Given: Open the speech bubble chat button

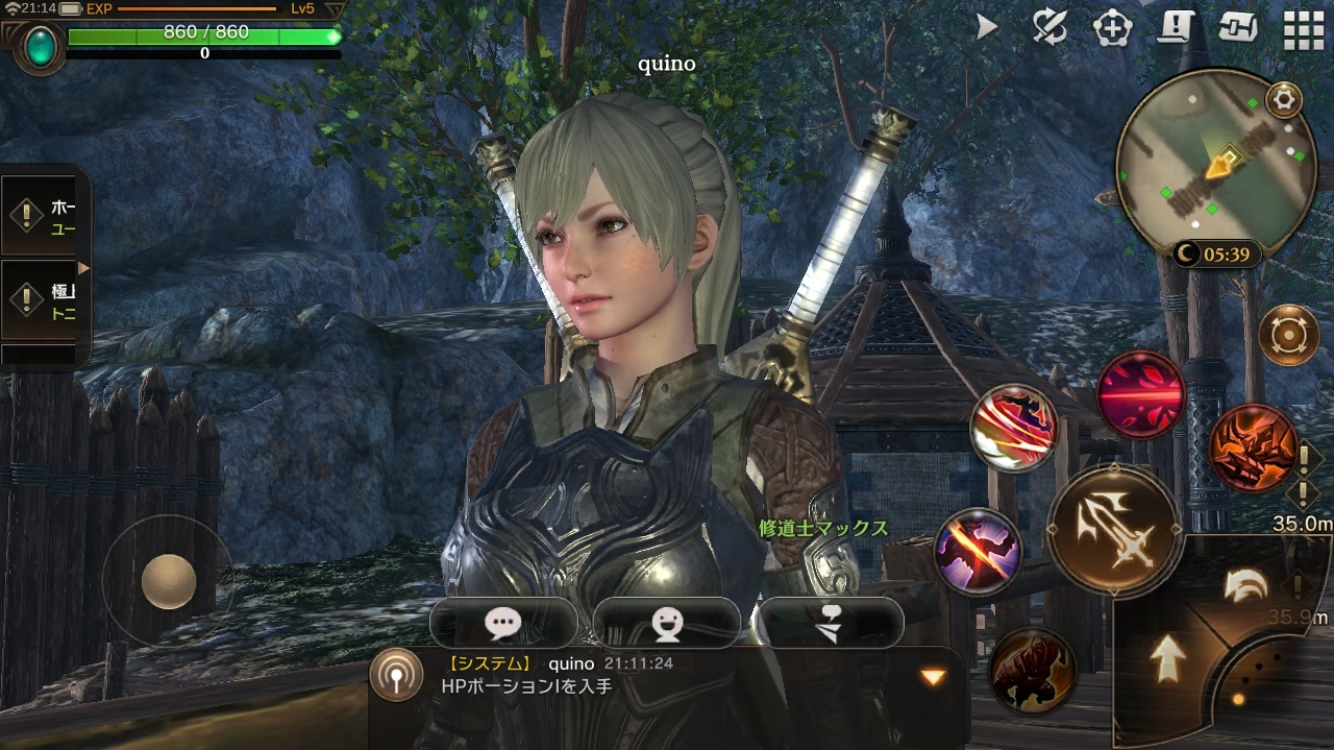Looking at the screenshot, I should click(x=503, y=624).
